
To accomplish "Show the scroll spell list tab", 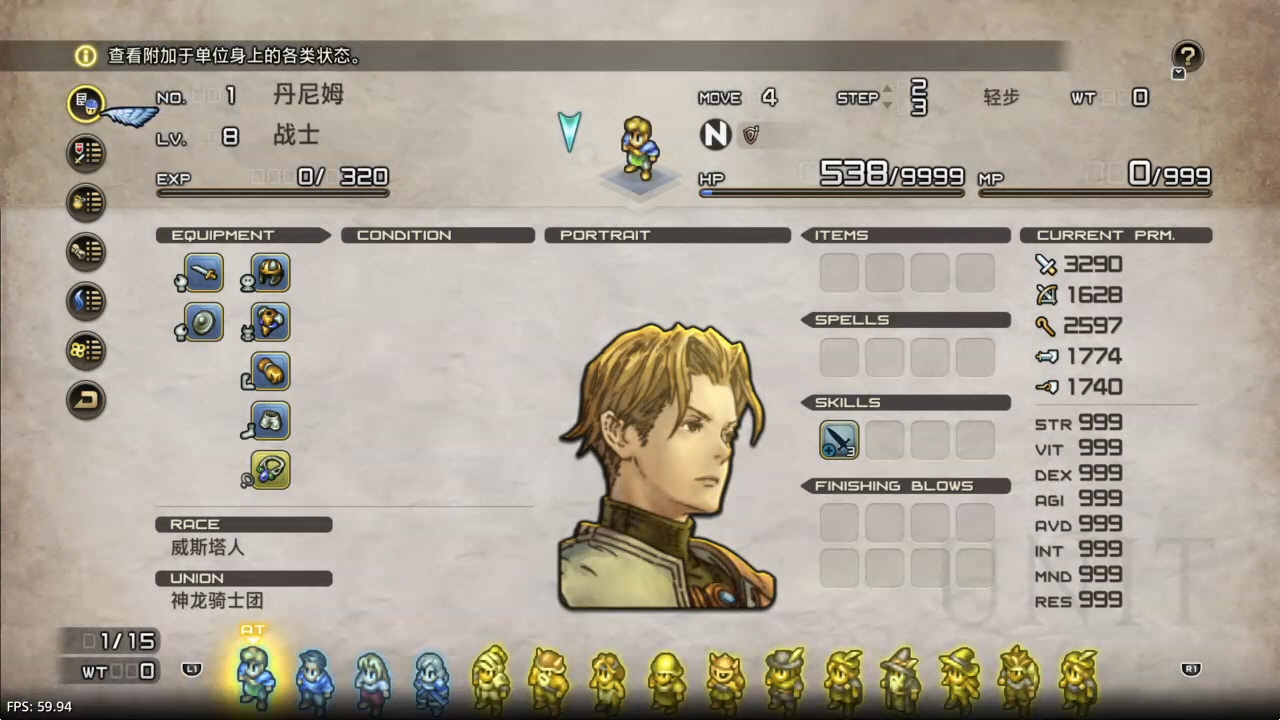I will coord(87,251).
